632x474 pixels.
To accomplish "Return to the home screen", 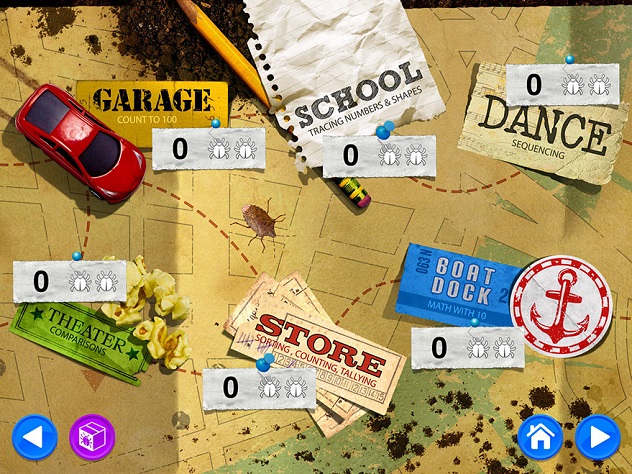I will pyautogui.click(x=540, y=437).
